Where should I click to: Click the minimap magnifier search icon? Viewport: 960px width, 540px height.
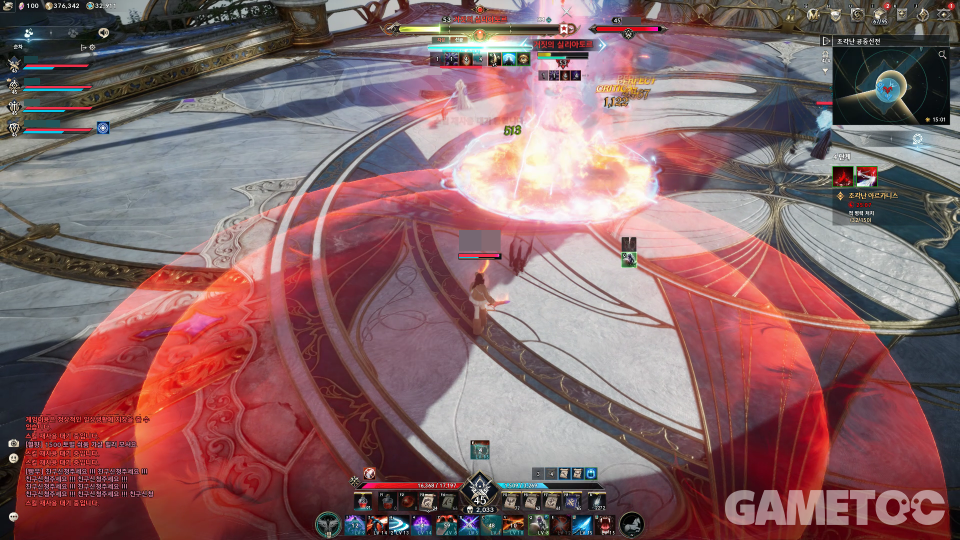coord(942,55)
